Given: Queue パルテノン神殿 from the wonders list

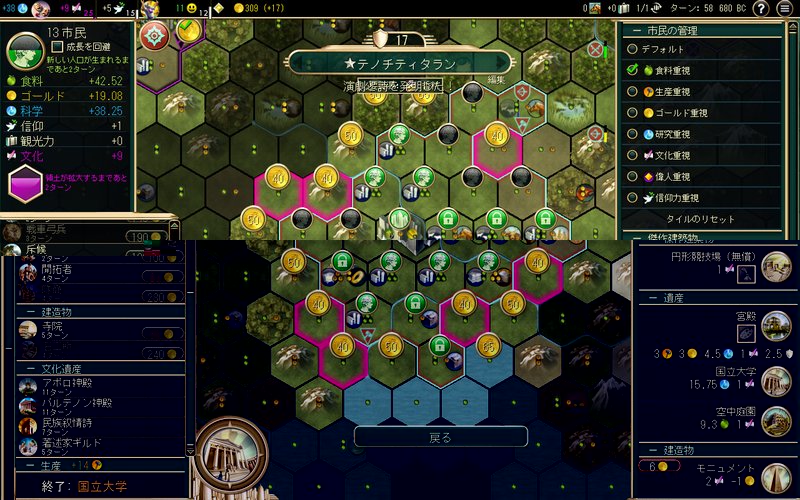Looking at the screenshot, I should (x=72, y=403).
